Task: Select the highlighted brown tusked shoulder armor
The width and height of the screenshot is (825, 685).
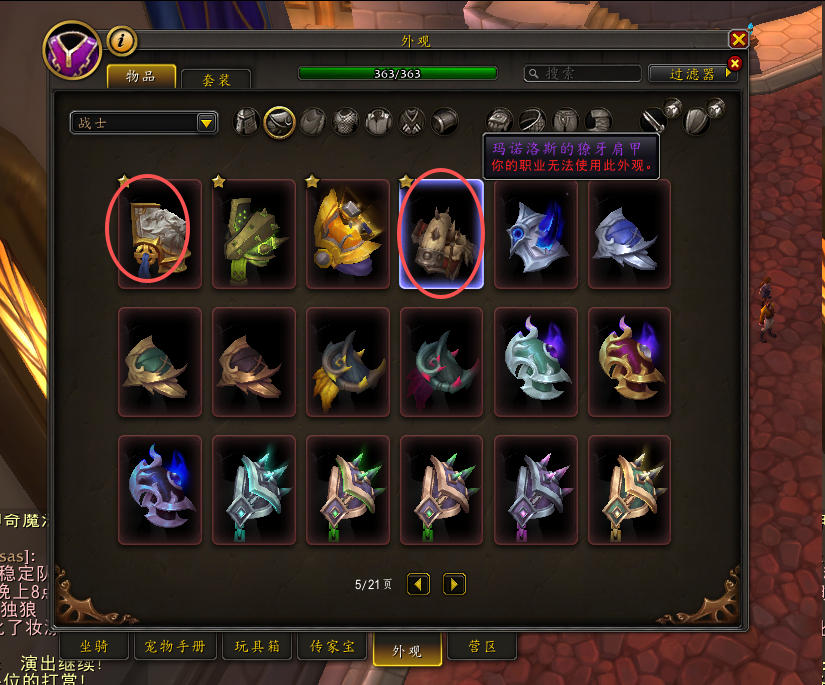Action: tap(441, 234)
